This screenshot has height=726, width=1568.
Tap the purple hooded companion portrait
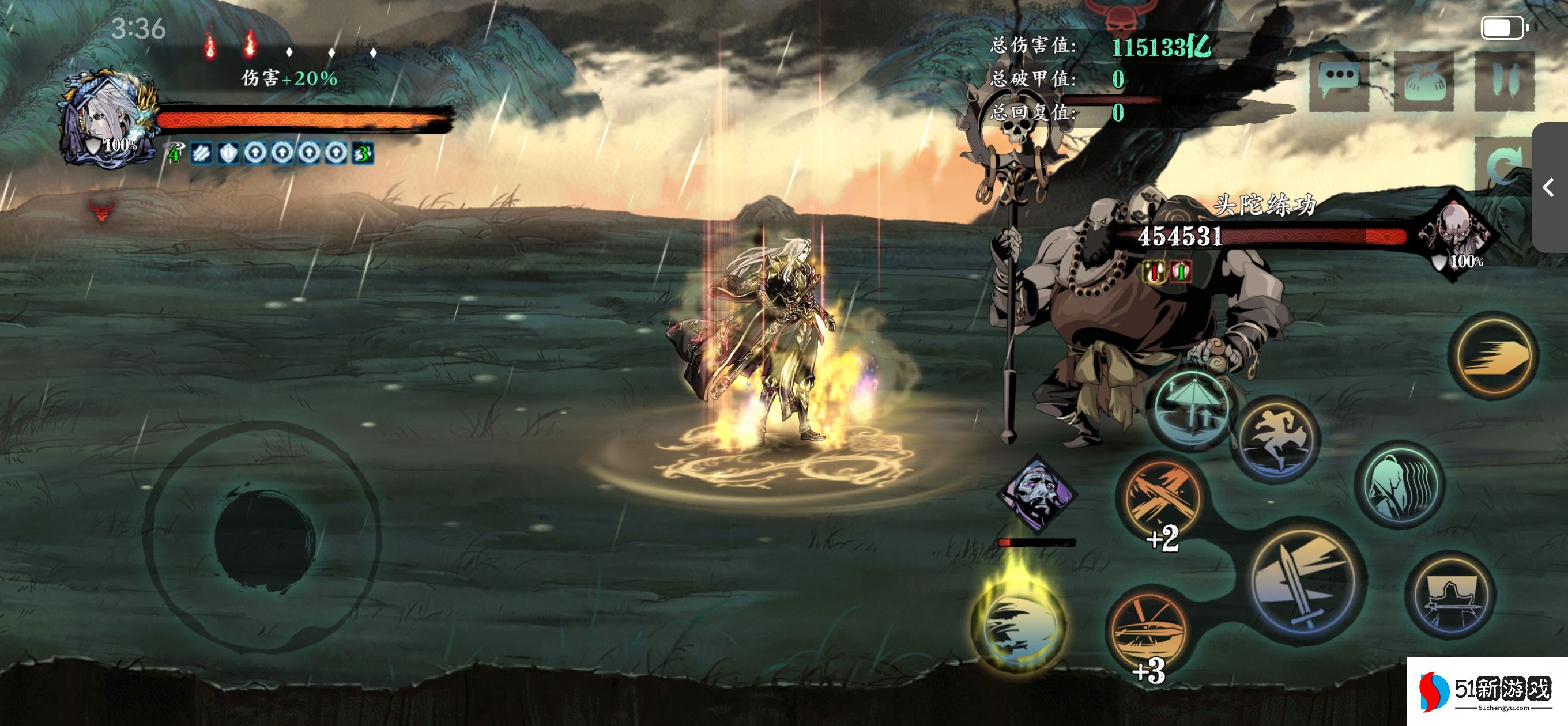1037,493
